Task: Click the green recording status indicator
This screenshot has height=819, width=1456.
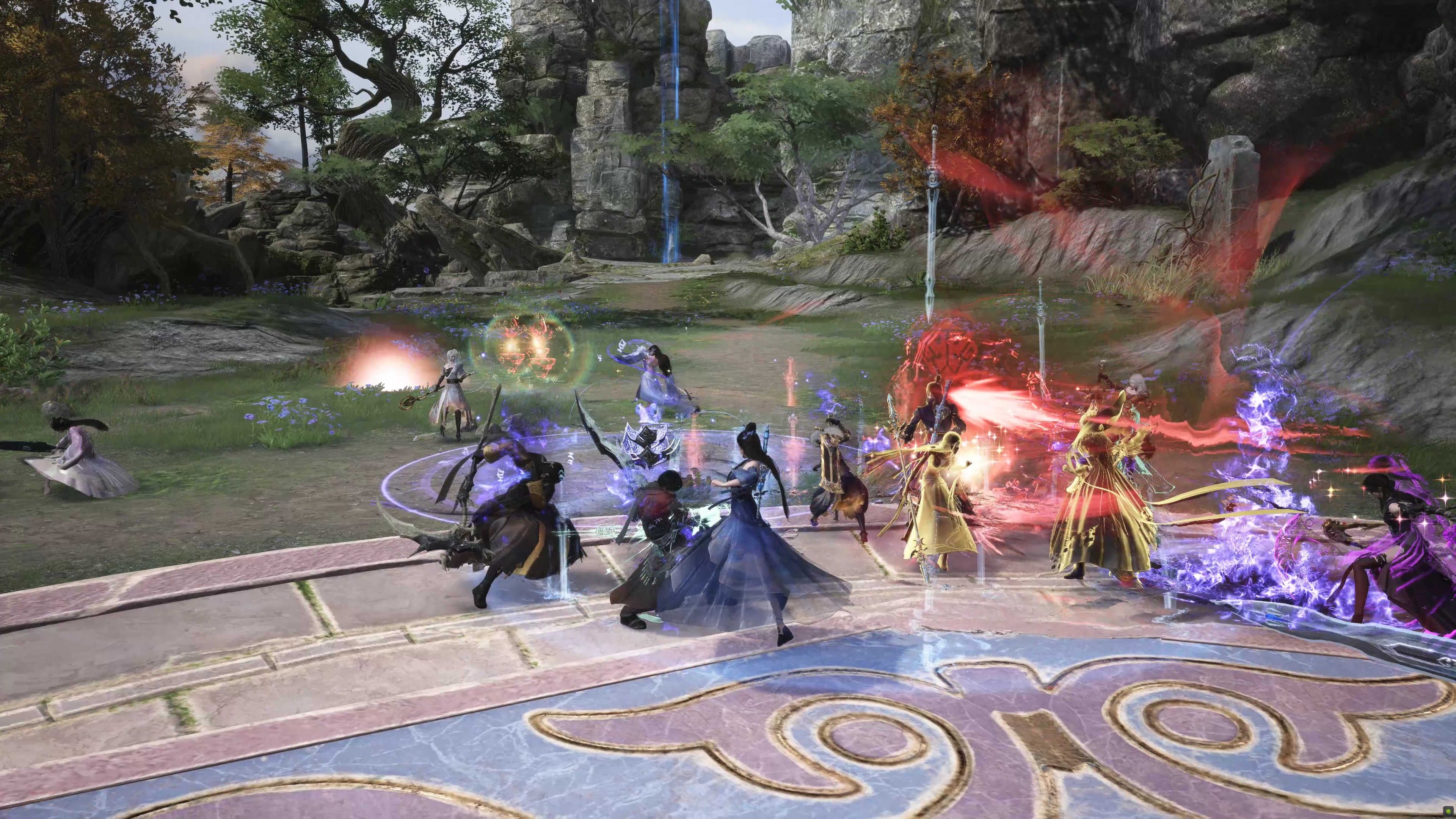Action: (x=1448, y=812)
